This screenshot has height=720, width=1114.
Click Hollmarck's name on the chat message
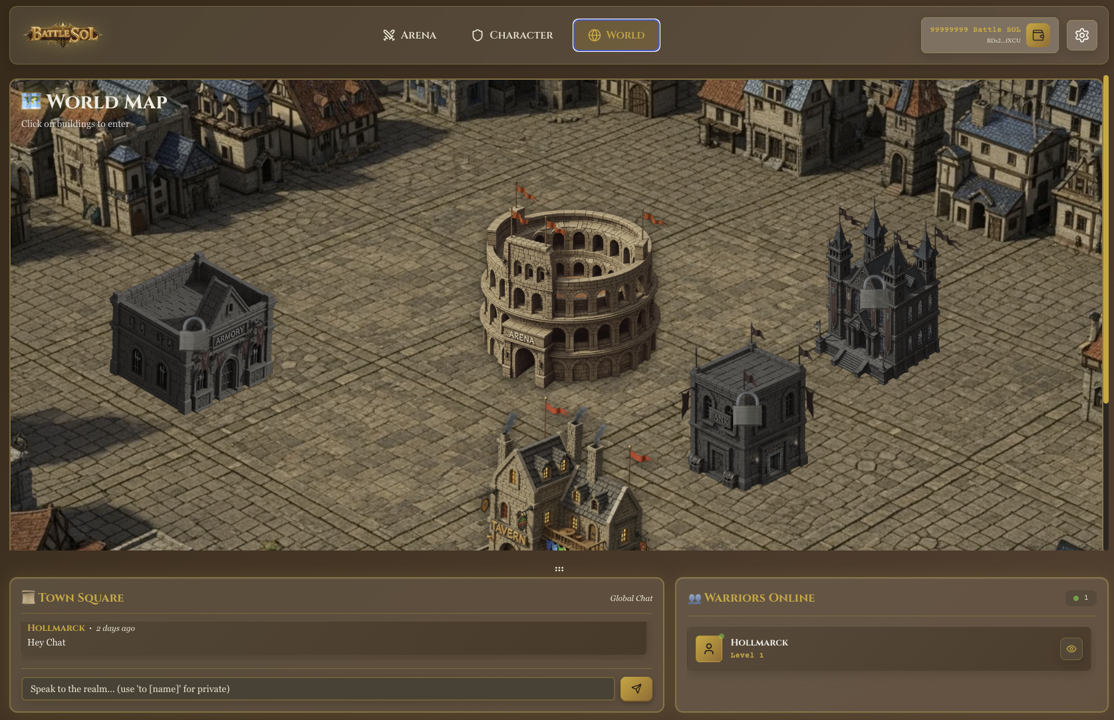56,628
